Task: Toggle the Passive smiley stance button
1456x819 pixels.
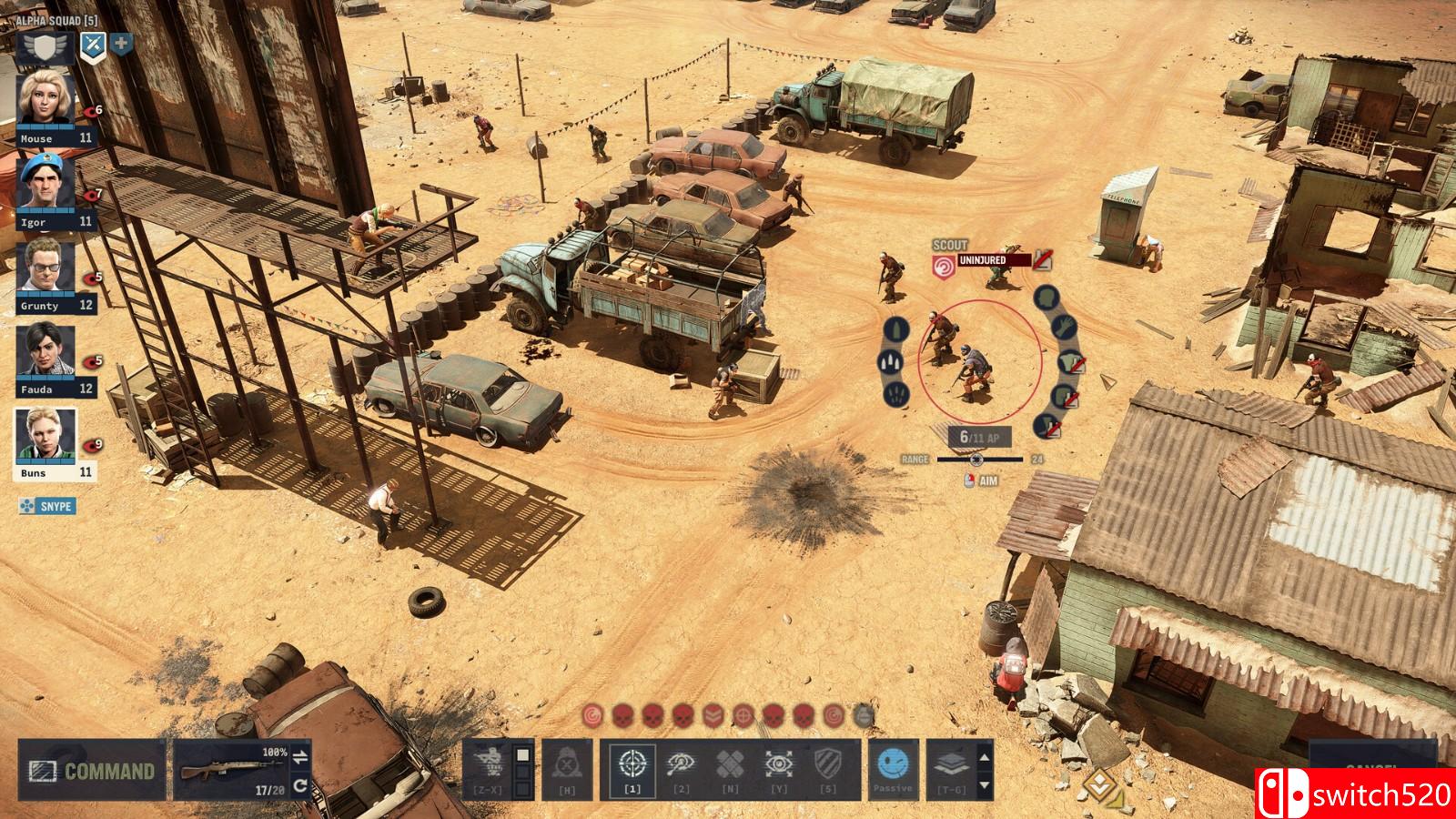Action: 892,768
